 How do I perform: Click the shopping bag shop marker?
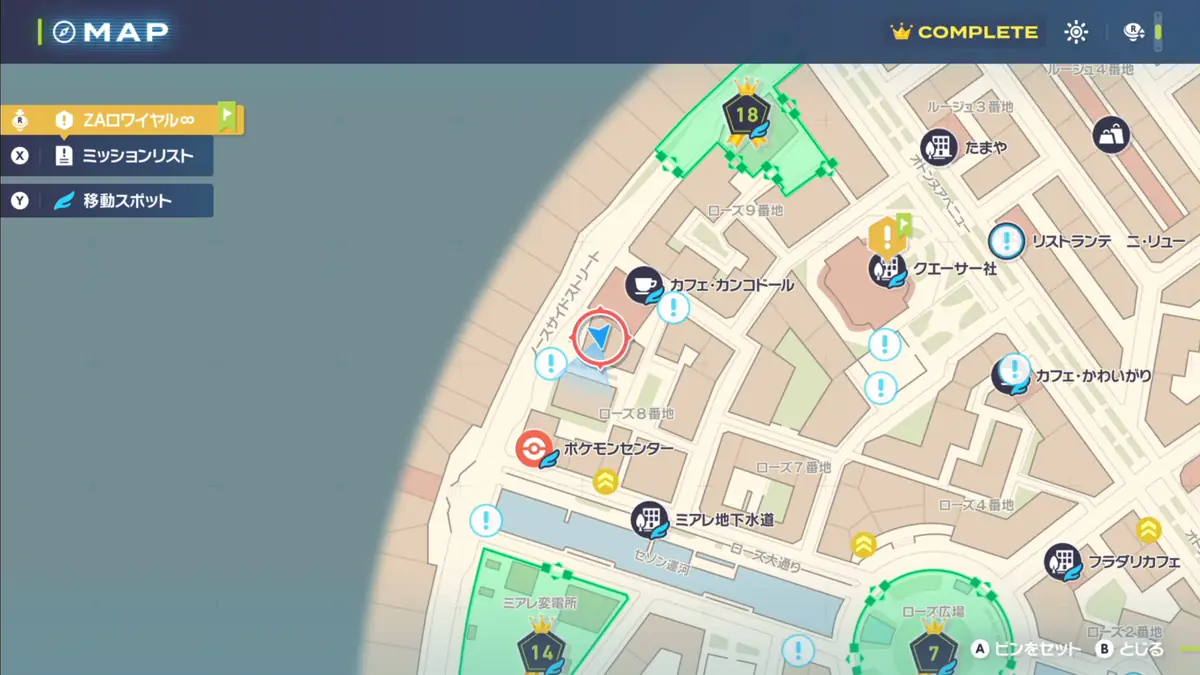pos(1111,135)
